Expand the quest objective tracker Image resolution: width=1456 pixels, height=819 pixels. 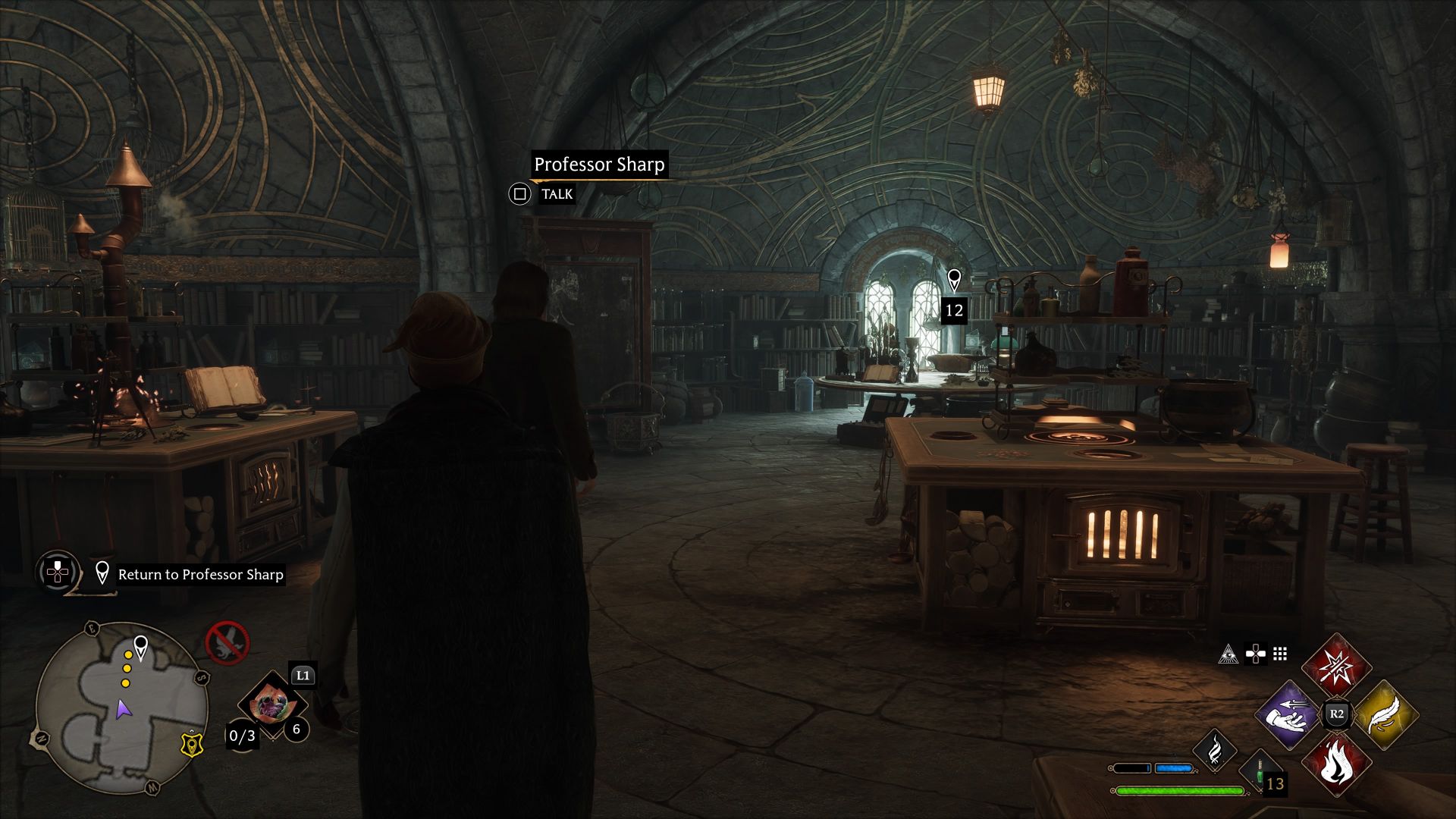click(x=200, y=575)
